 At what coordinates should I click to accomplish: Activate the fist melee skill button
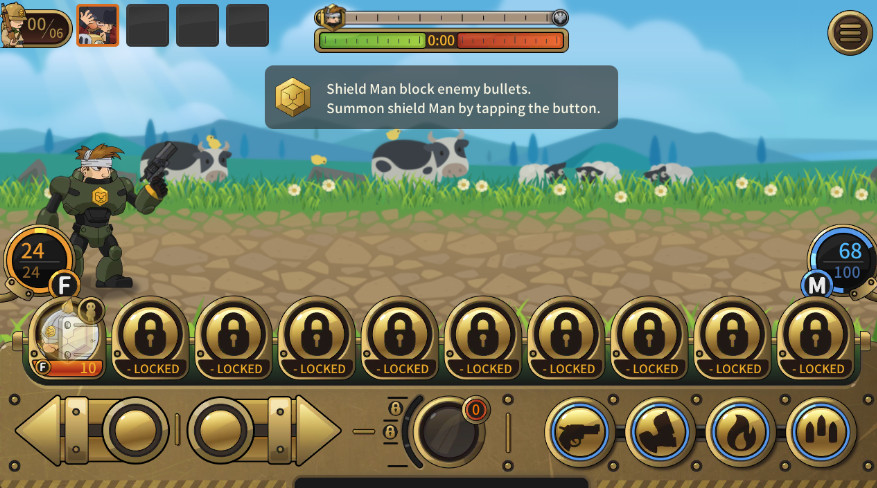click(x=660, y=432)
